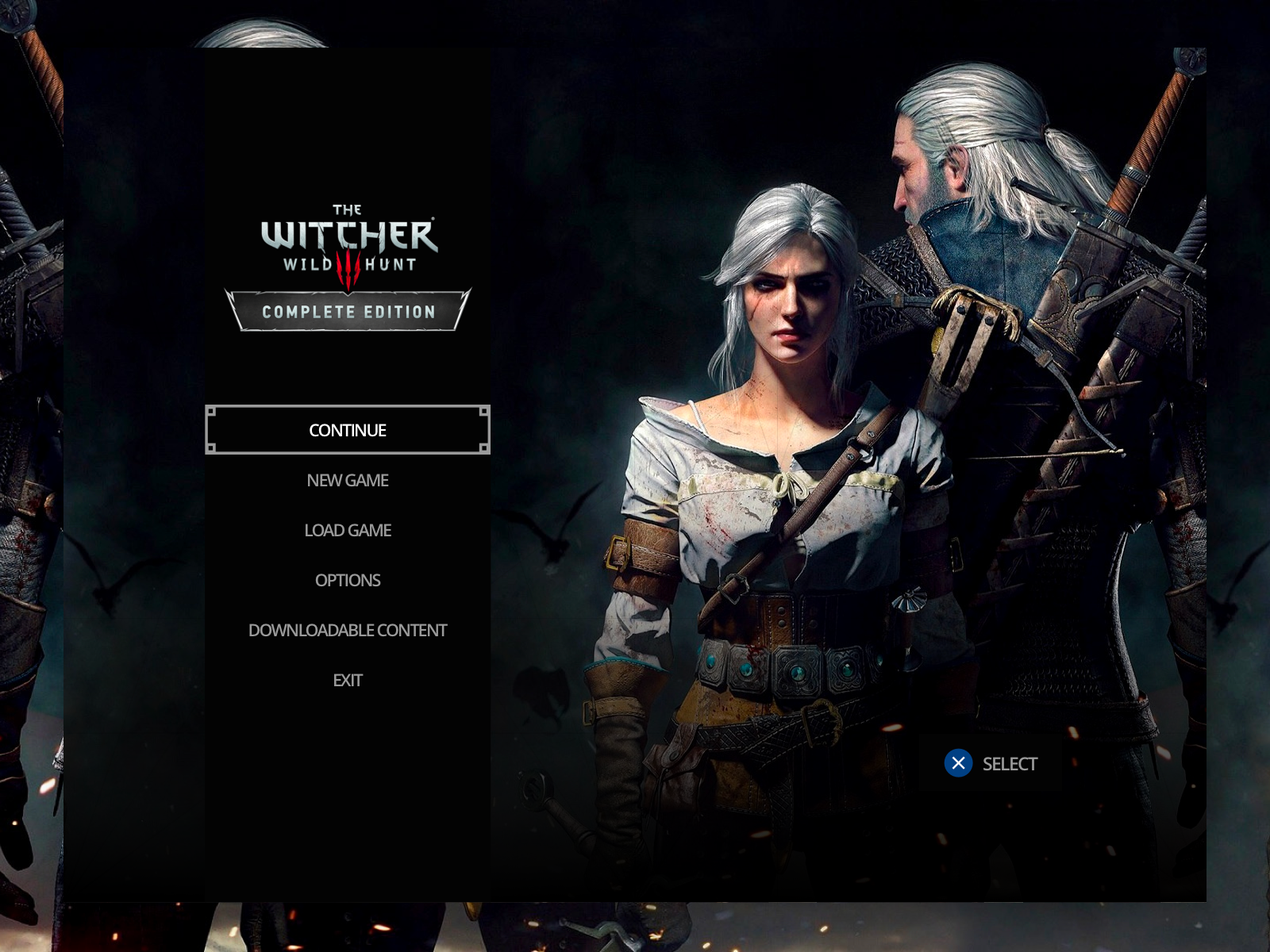1270x952 pixels.
Task: Open the Options menu
Action: coord(348,580)
